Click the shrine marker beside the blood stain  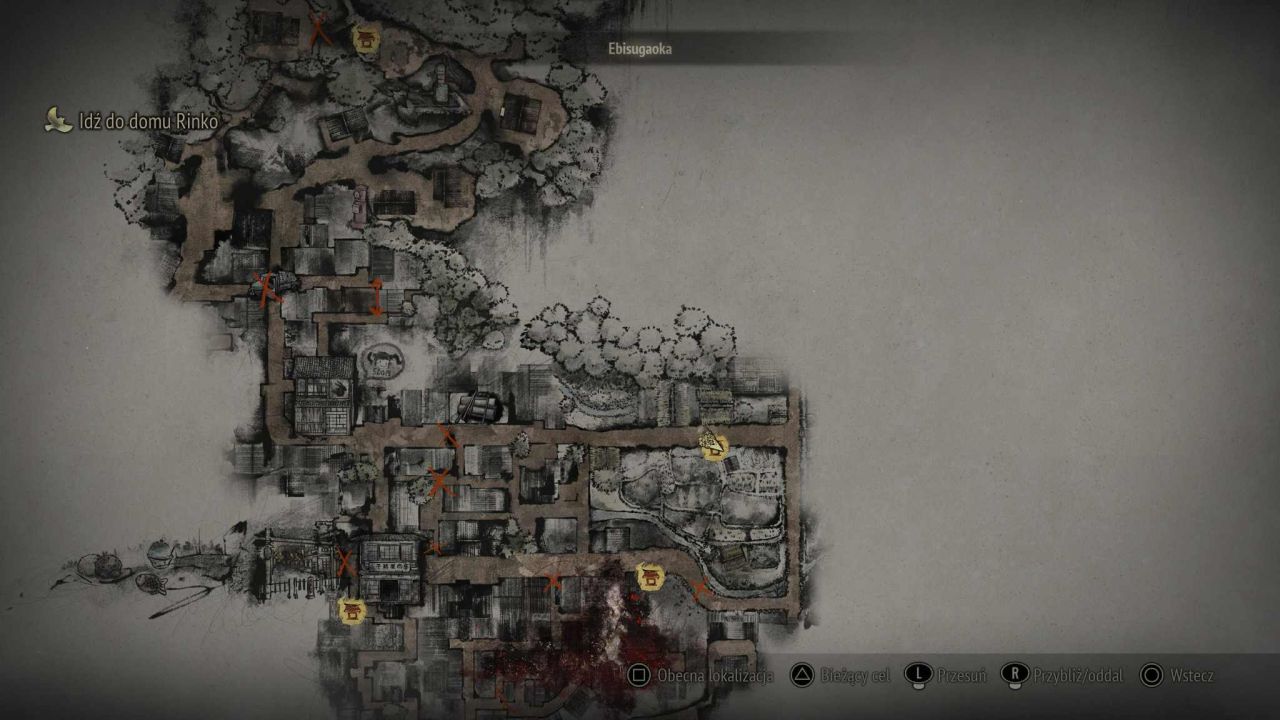650,576
